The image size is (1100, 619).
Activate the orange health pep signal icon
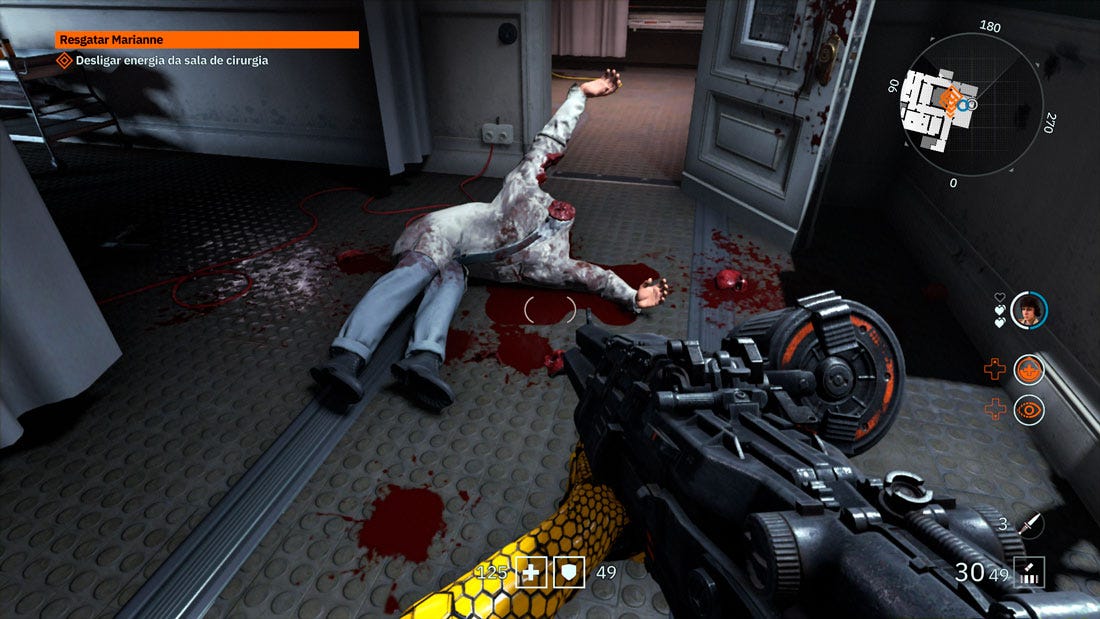coord(1029,370)
